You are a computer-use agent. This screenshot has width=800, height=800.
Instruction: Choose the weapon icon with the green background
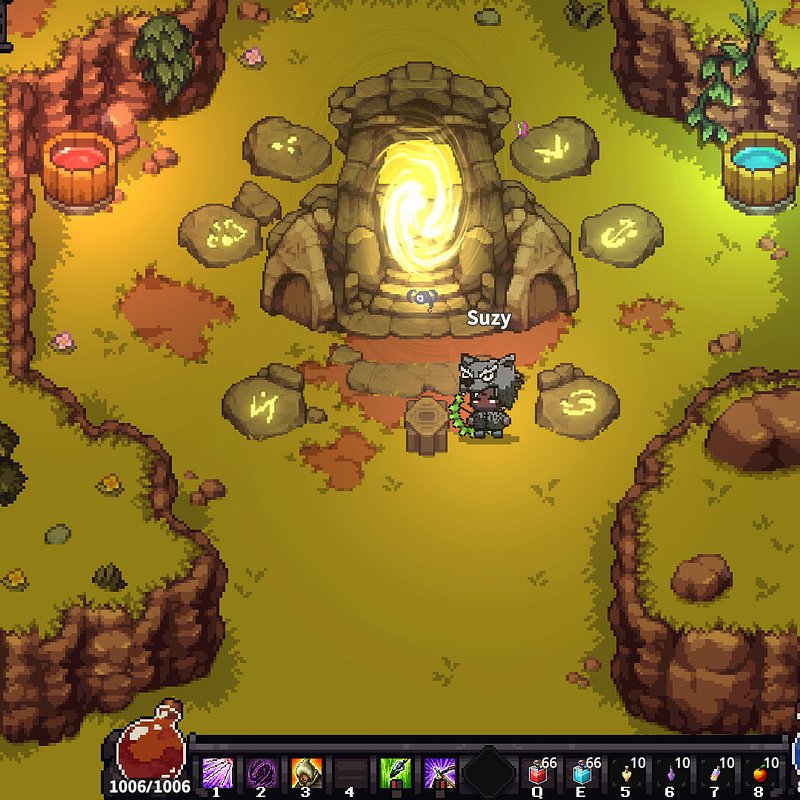396,772
